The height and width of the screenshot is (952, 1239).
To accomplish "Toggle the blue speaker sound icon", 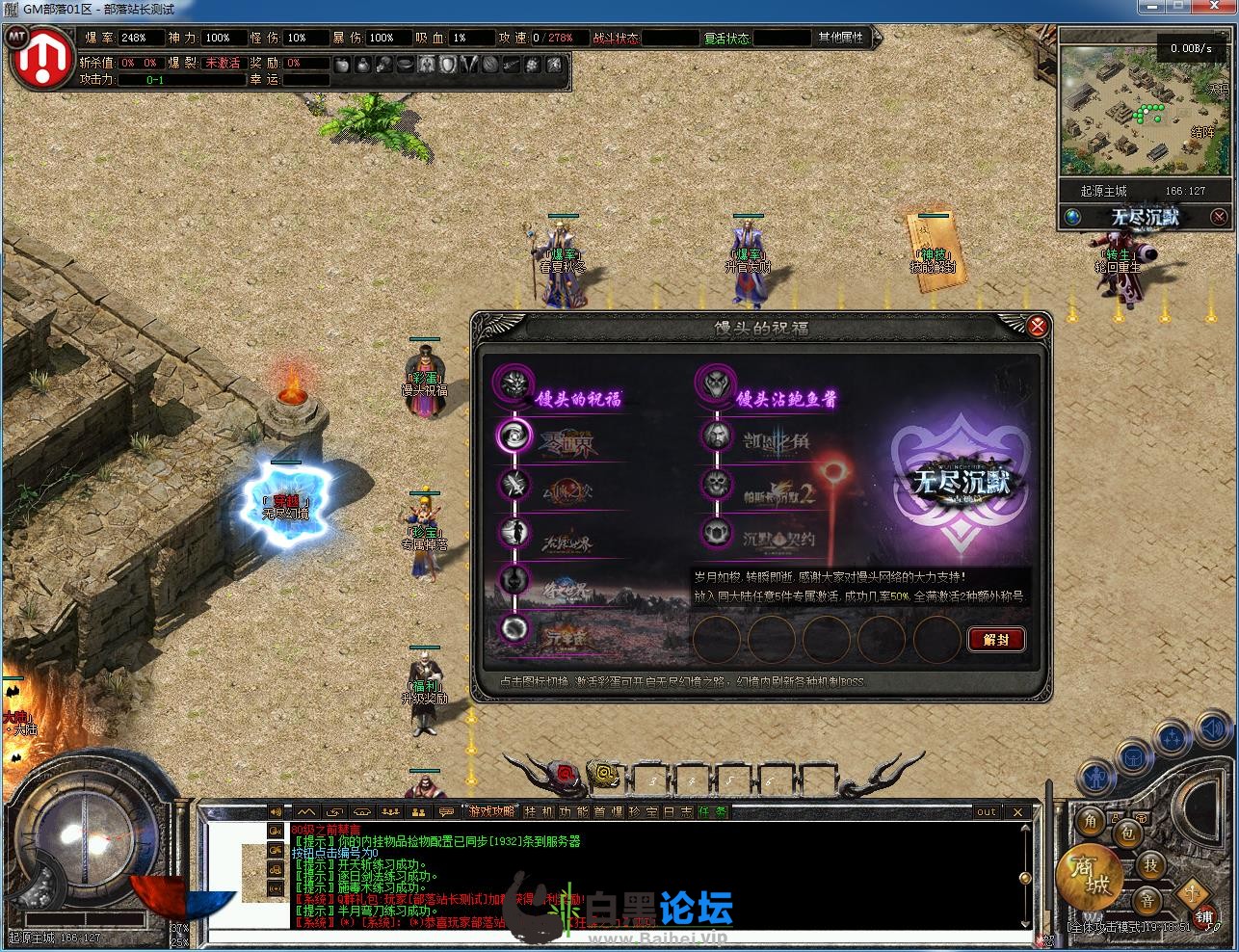I will tap(1215, 729).
